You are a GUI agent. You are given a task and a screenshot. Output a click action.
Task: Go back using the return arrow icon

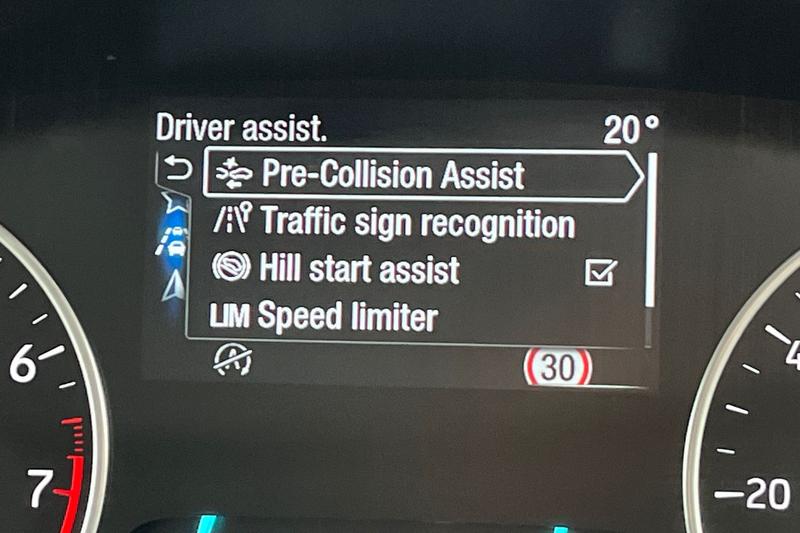tap(176, 170)
